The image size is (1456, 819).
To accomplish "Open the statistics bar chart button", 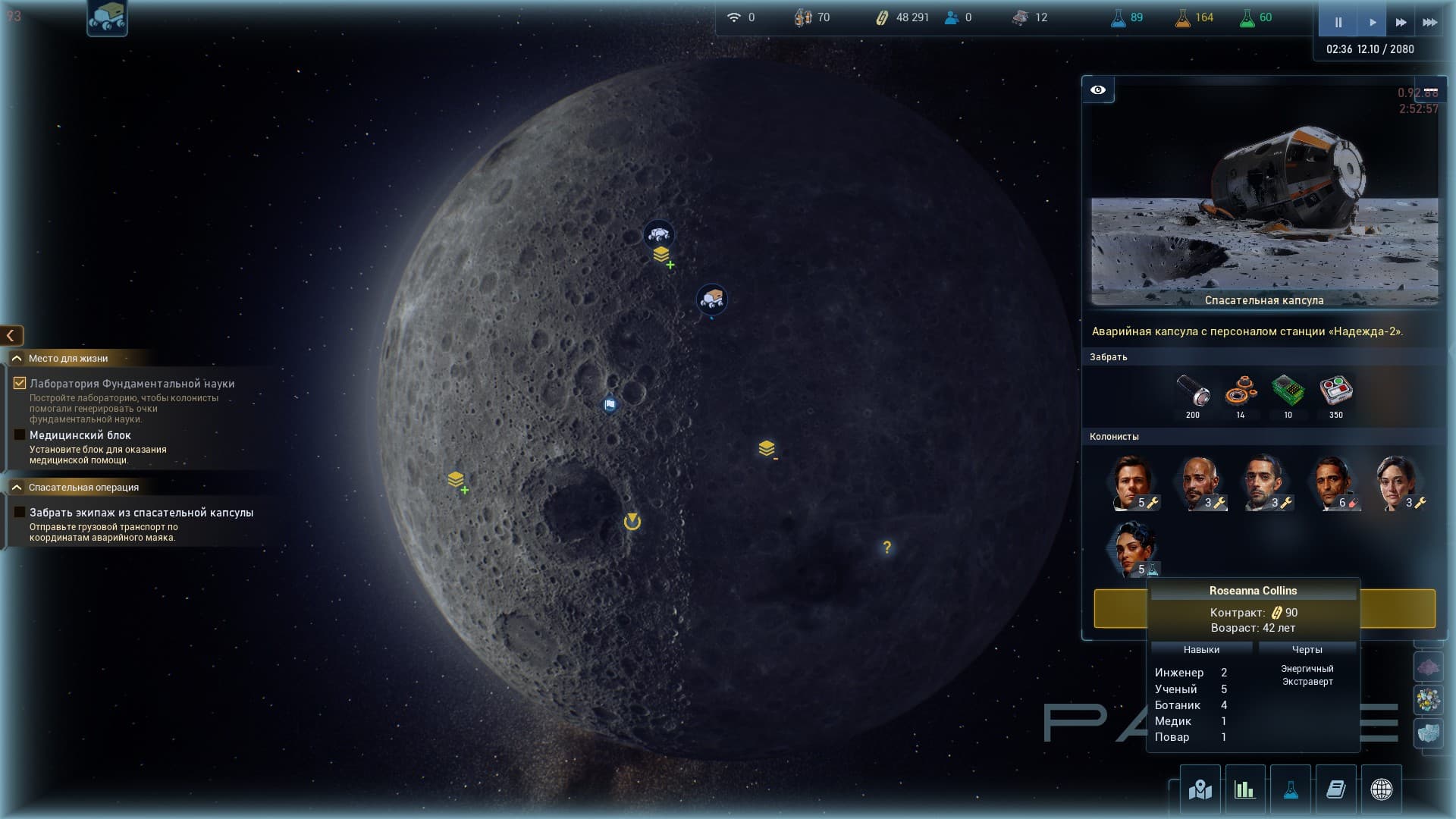I will (1244, 789).
